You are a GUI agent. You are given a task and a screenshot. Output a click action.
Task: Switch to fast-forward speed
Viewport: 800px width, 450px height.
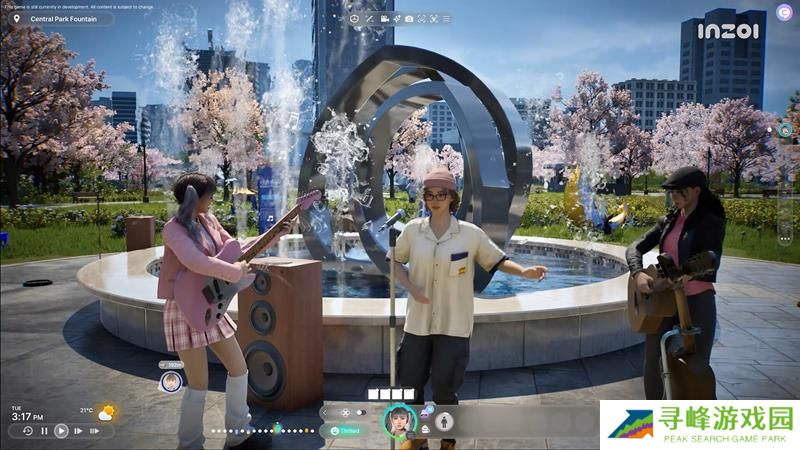pos(78,431)
